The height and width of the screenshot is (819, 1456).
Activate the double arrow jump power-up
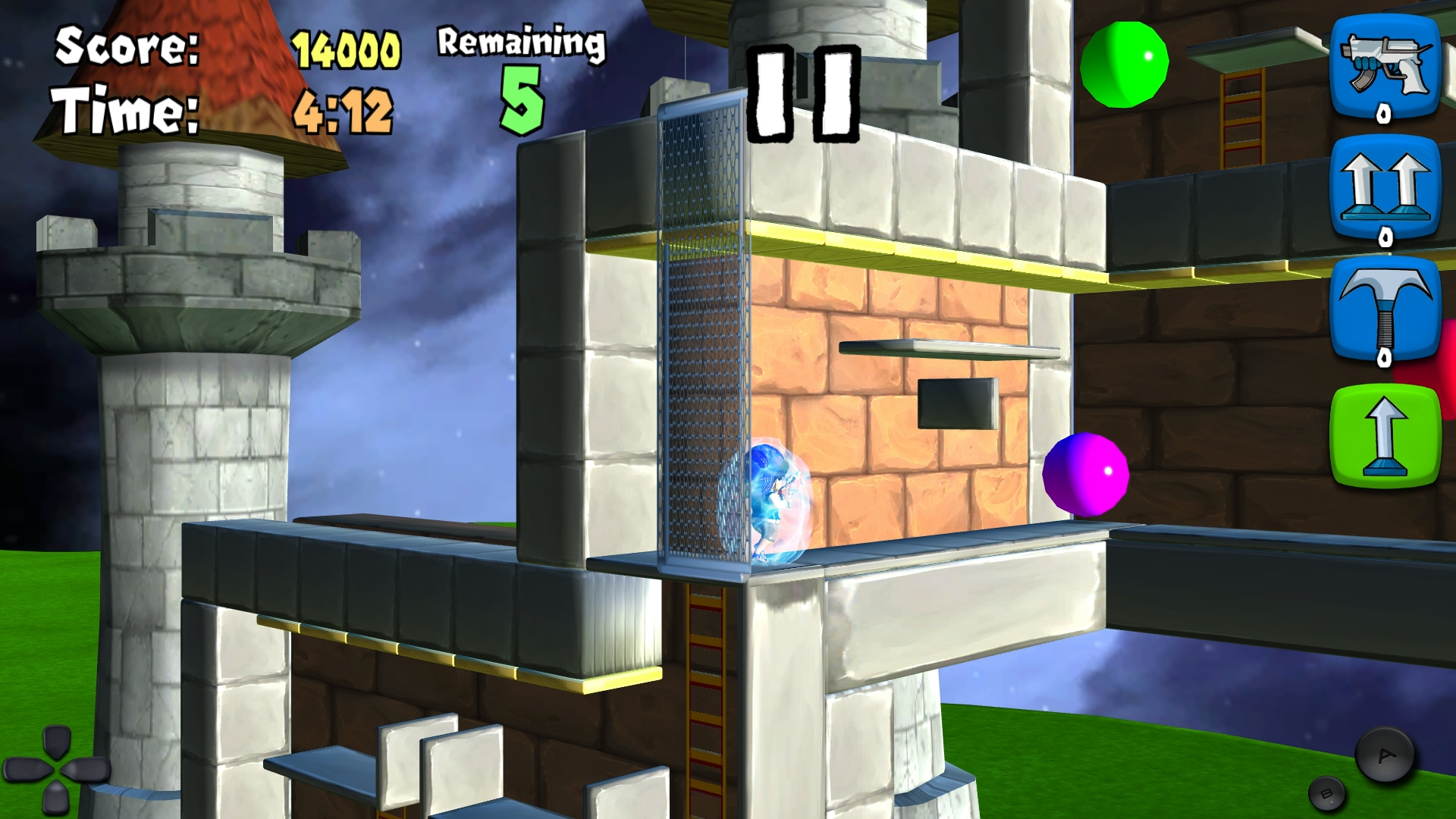tap(1385, 188)
